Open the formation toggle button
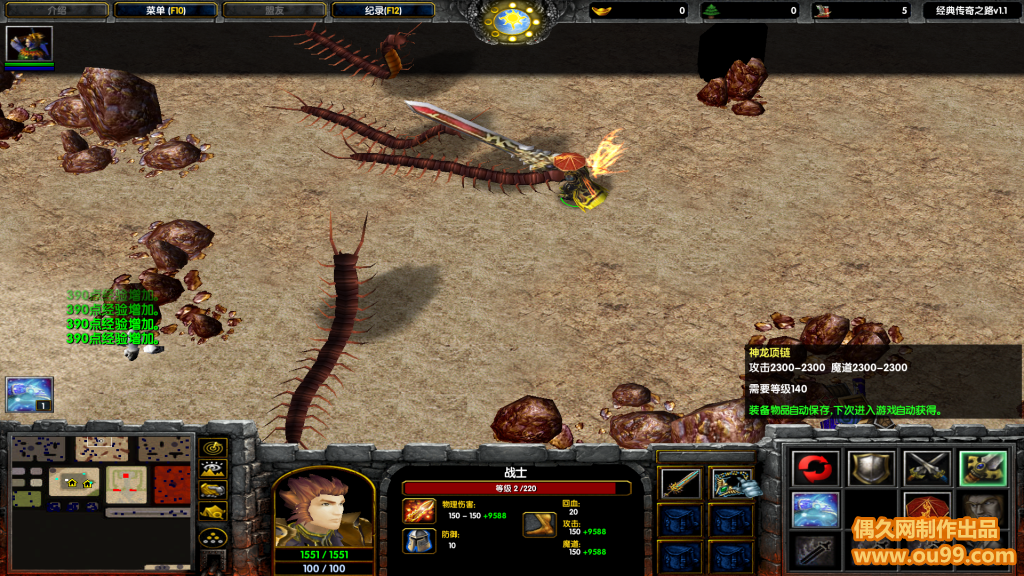 point(213,537)
